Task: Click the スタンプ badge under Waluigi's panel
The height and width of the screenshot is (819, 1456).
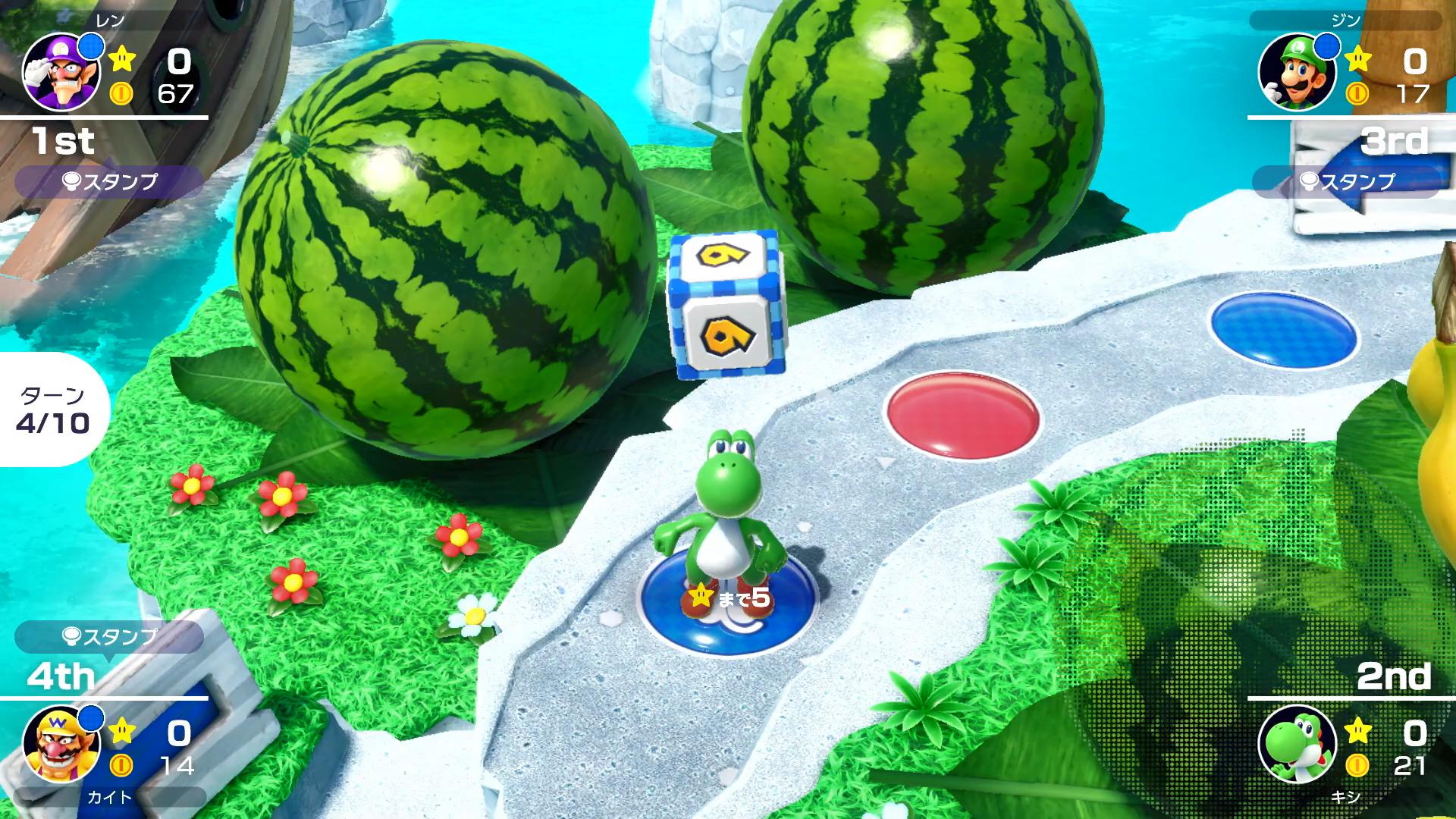Action: tap(112, 179)
